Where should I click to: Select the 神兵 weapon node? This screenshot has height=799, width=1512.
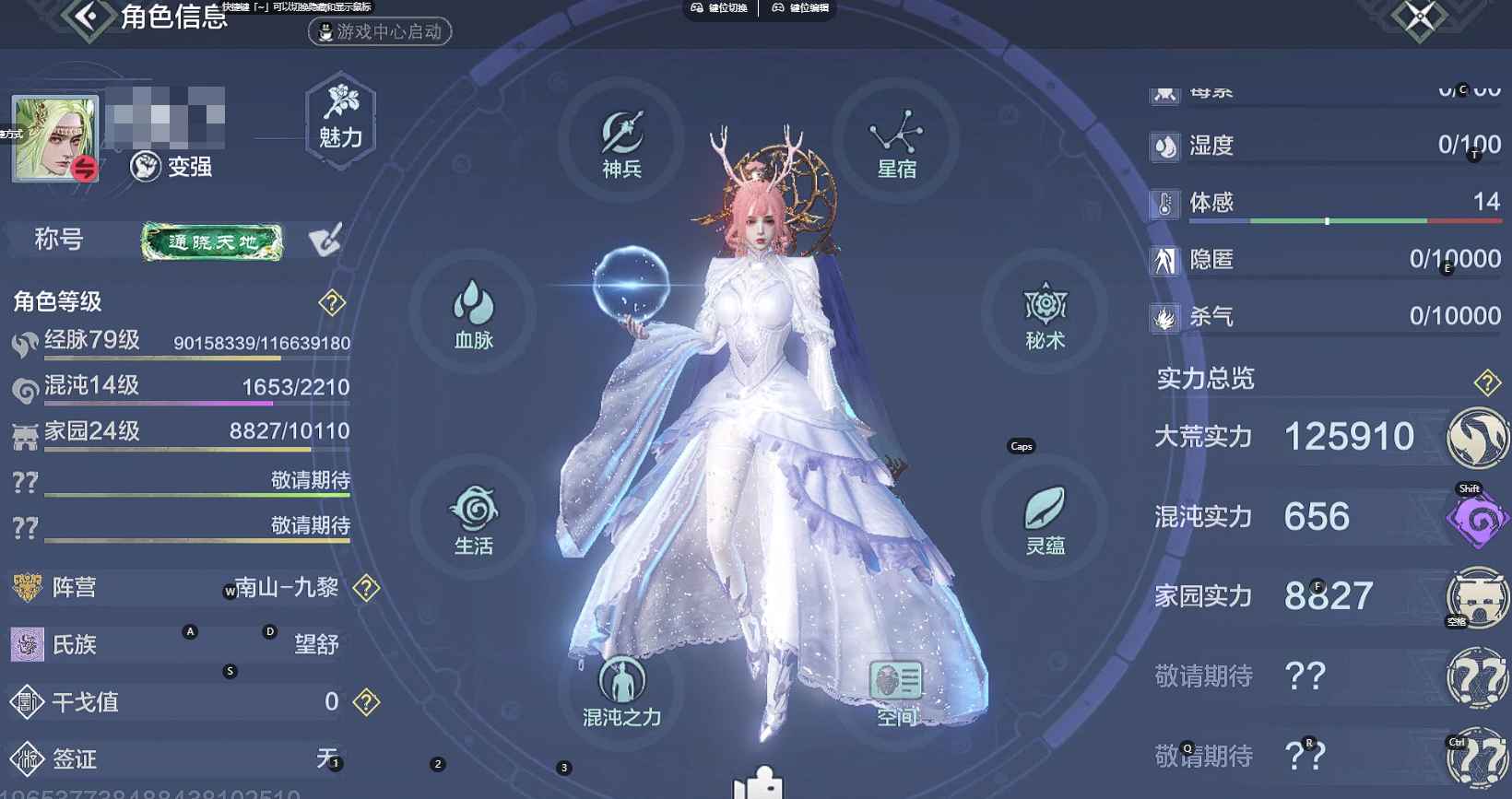[622, 143]
